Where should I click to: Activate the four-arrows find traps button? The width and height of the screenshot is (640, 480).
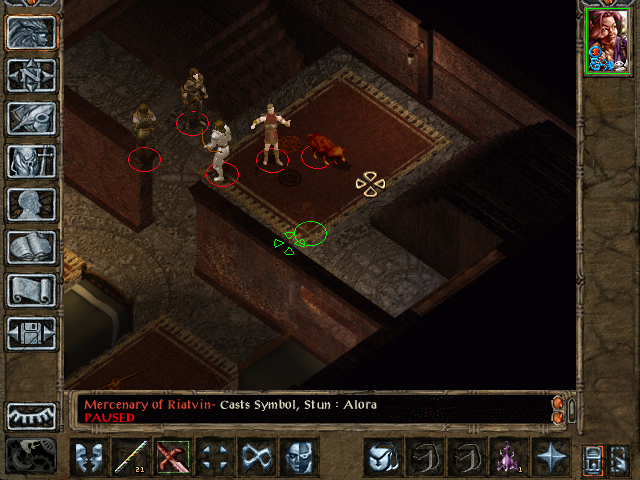click(x=215, y=457)
